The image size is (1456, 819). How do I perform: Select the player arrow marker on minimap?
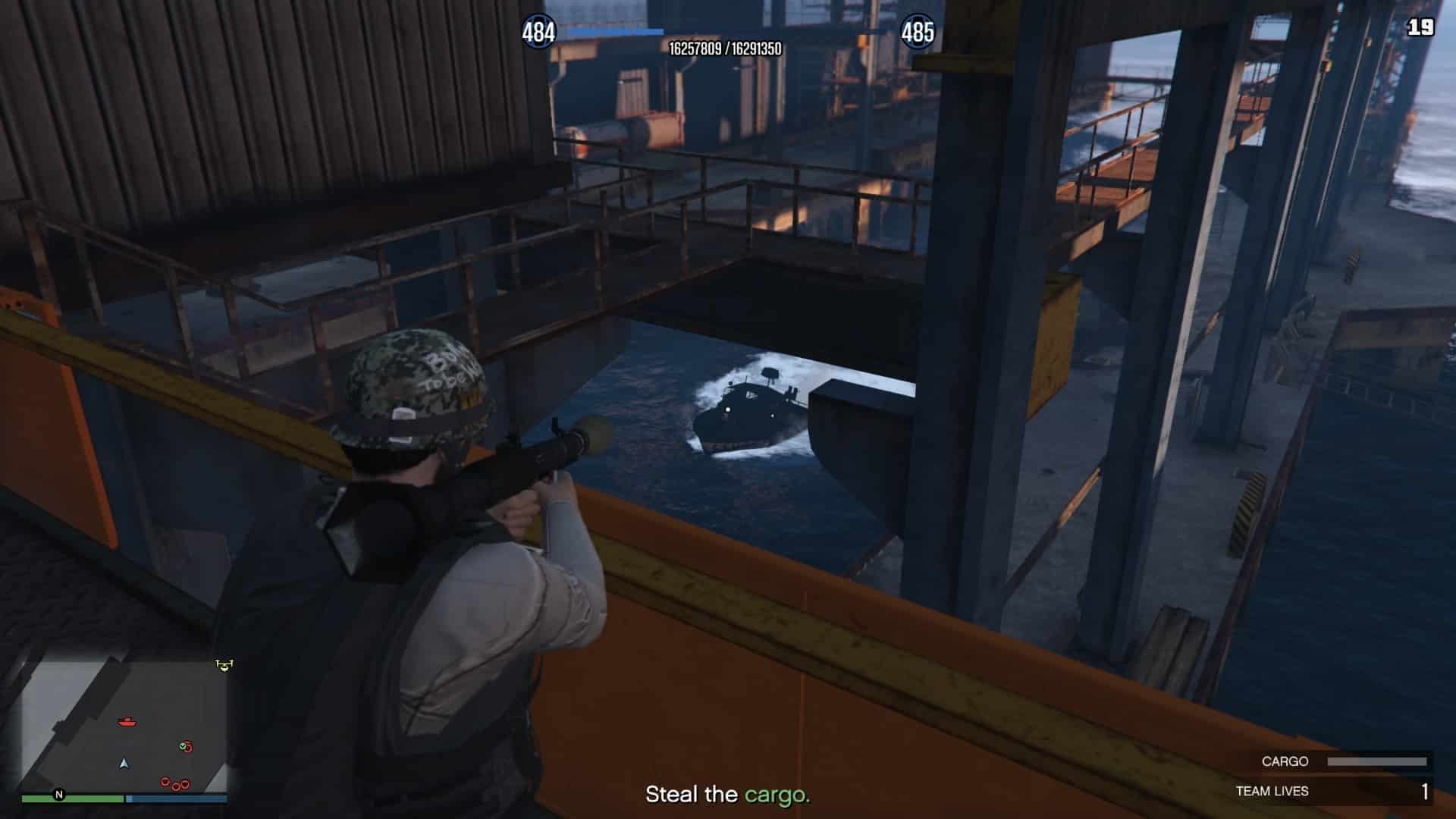124,763
